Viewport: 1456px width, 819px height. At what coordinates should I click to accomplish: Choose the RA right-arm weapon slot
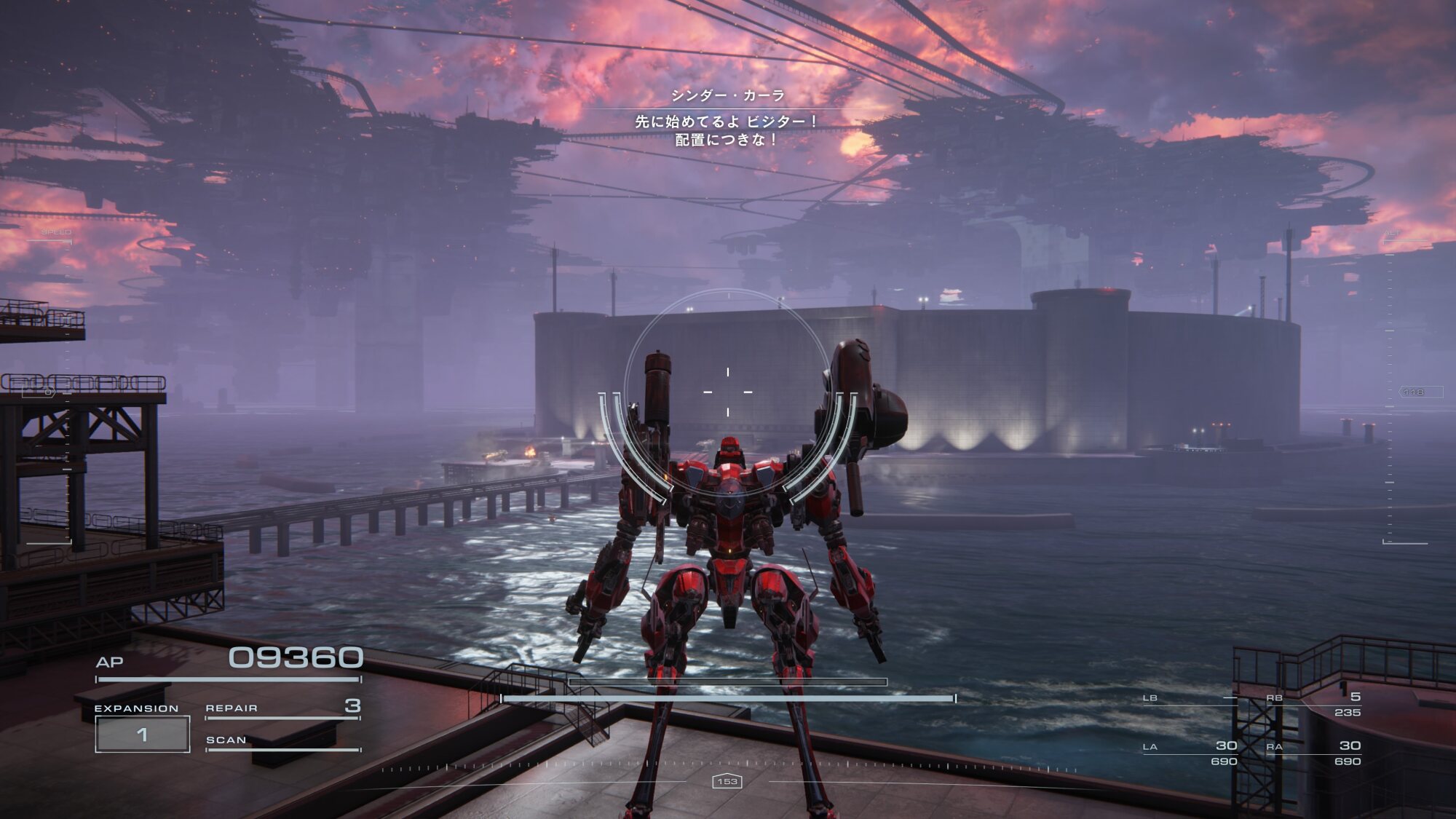(x=1314, y=751)
